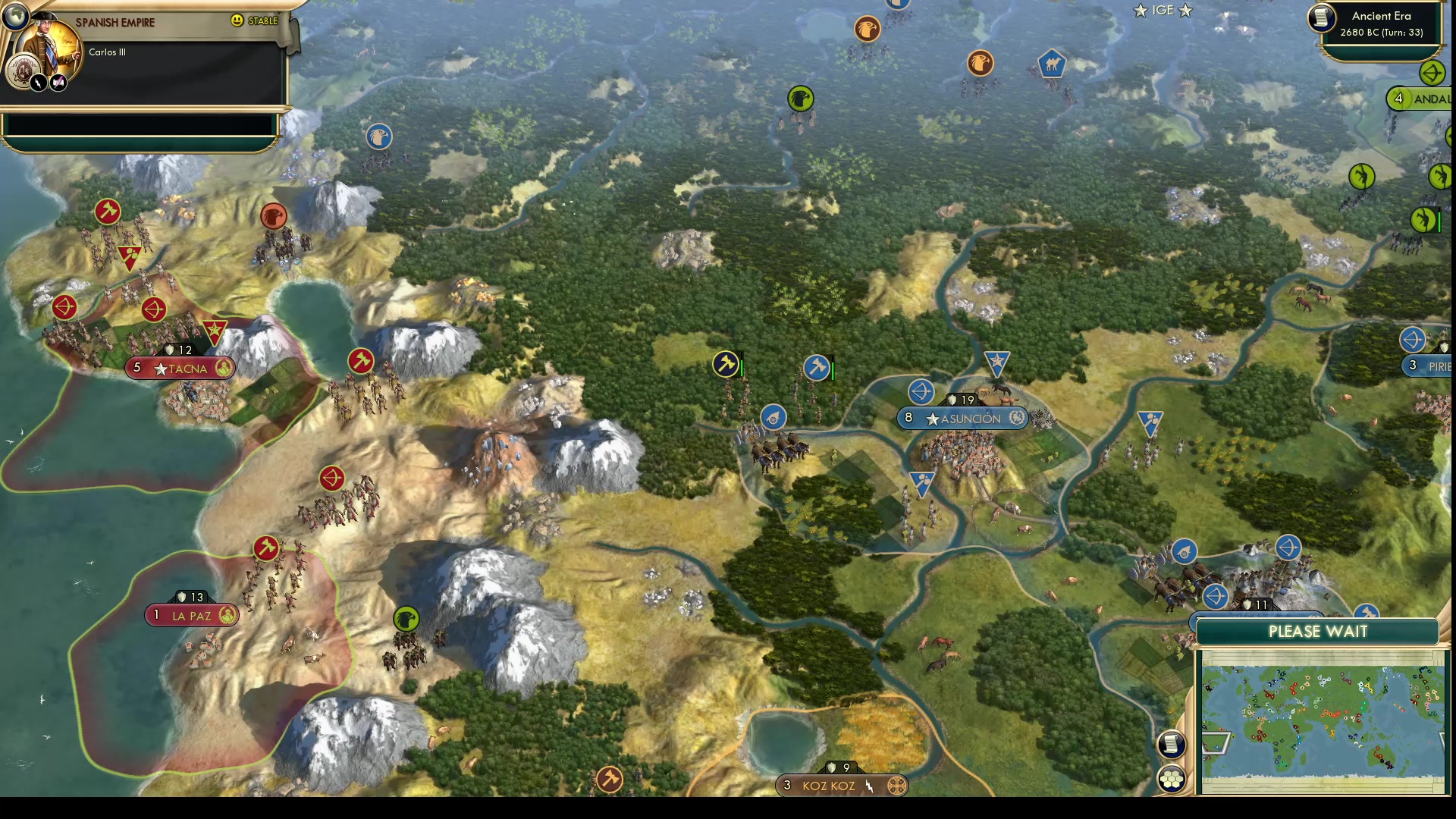1456x819 pixels.
Task: Click the notification log scroll icon above minimap
Action: tap(1172, 744)
